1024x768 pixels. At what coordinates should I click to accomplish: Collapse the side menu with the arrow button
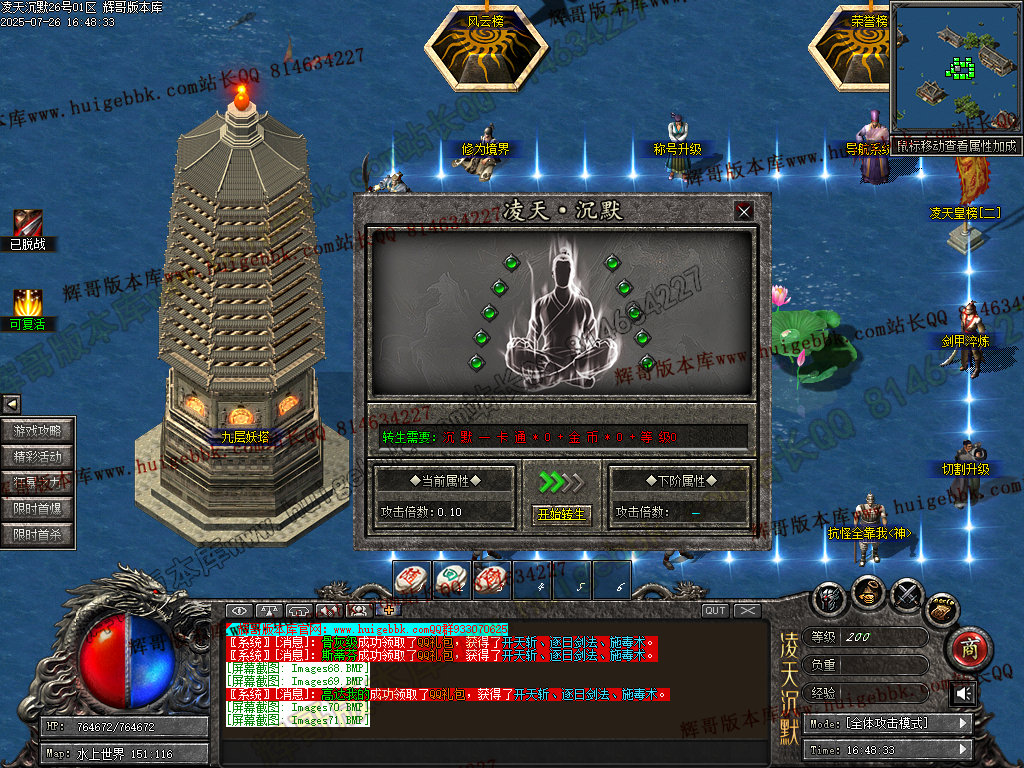coord(11,404)
